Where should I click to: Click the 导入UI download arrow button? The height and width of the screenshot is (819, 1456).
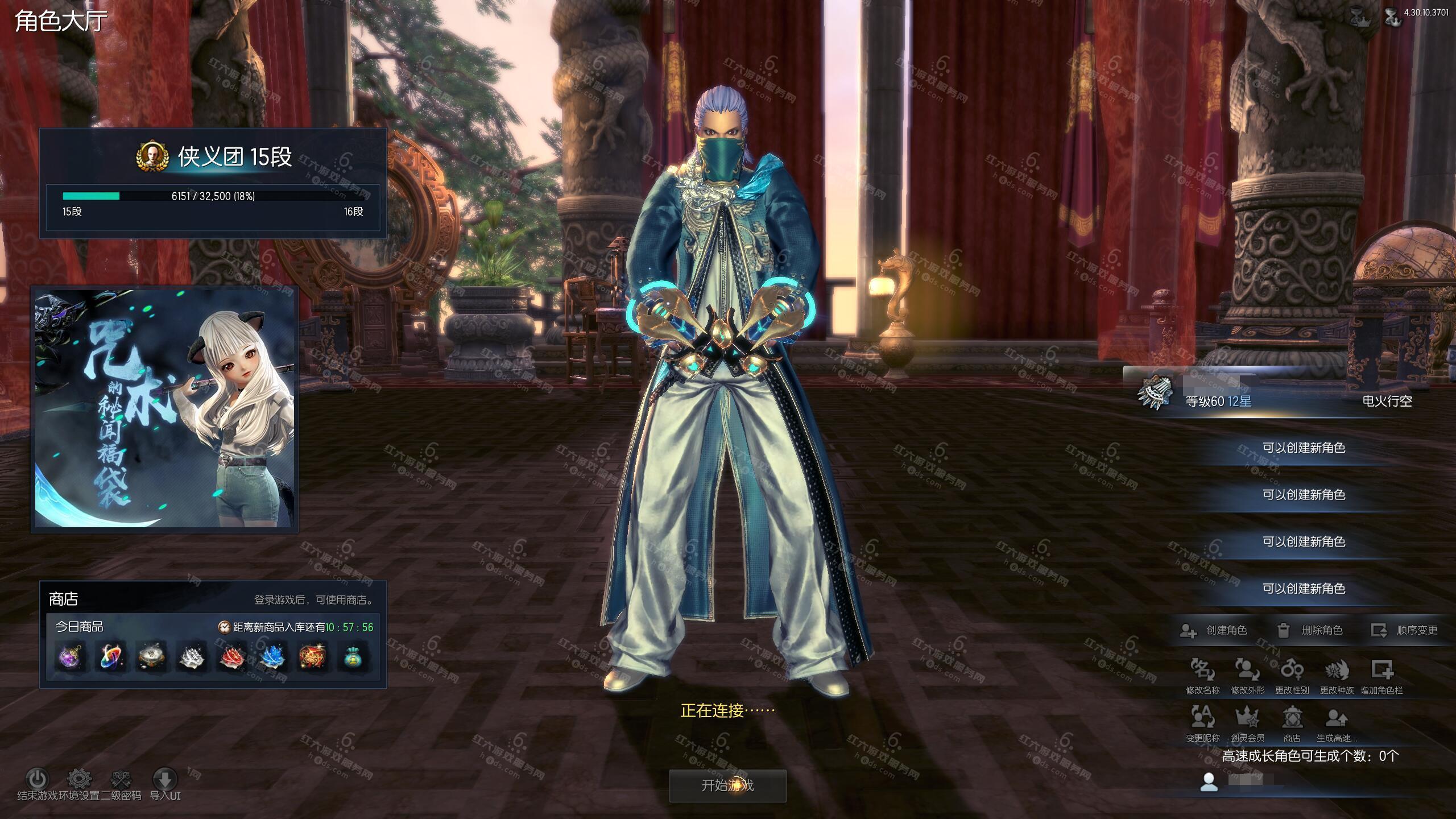[165, 779]
